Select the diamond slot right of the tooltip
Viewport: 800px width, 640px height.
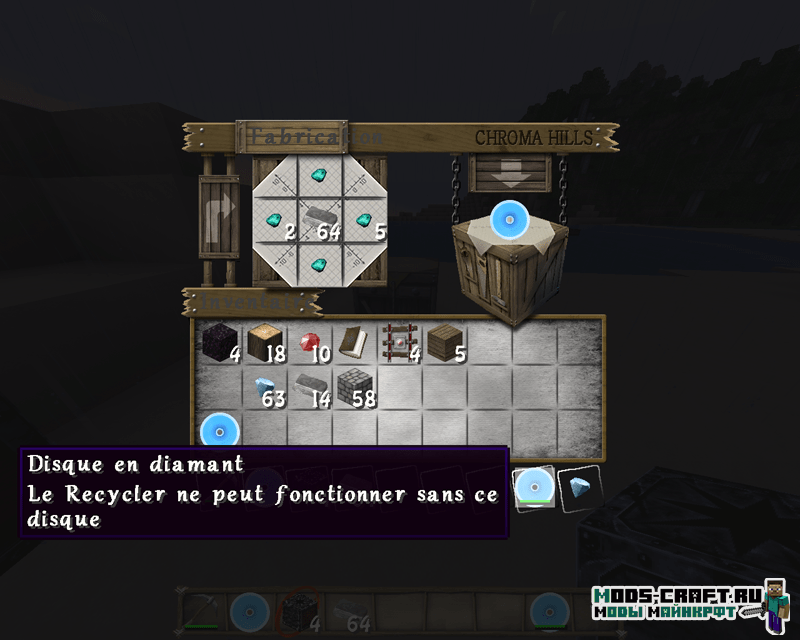(x=579, y=489)
